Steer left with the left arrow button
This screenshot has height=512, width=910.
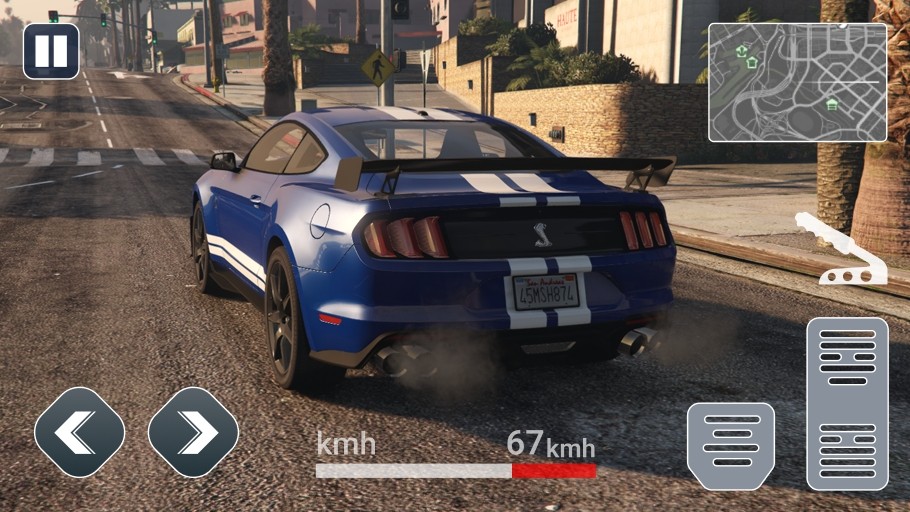click(x=79, y=432)
